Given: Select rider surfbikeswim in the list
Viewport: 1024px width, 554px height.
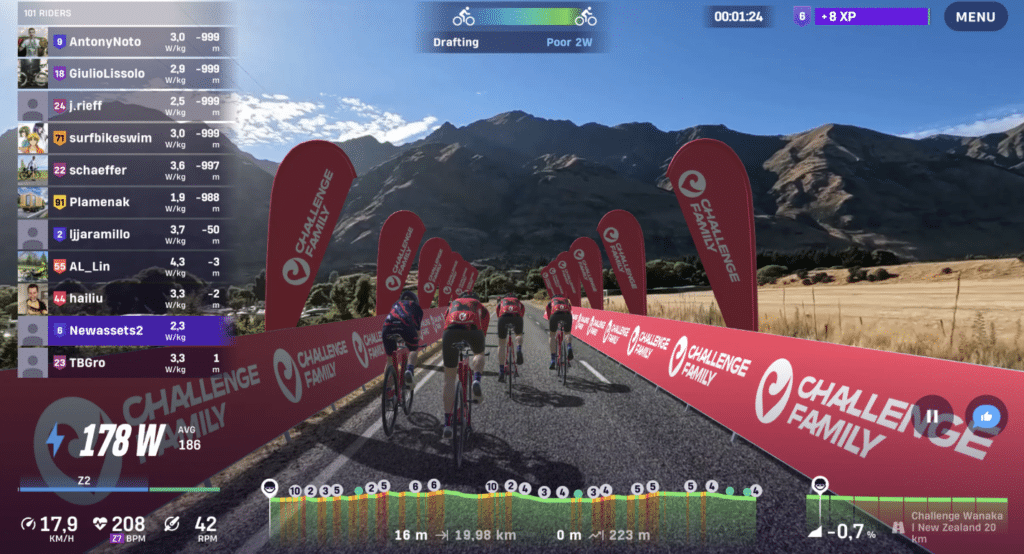Looking at the screenshot, I should coord(125,138).
